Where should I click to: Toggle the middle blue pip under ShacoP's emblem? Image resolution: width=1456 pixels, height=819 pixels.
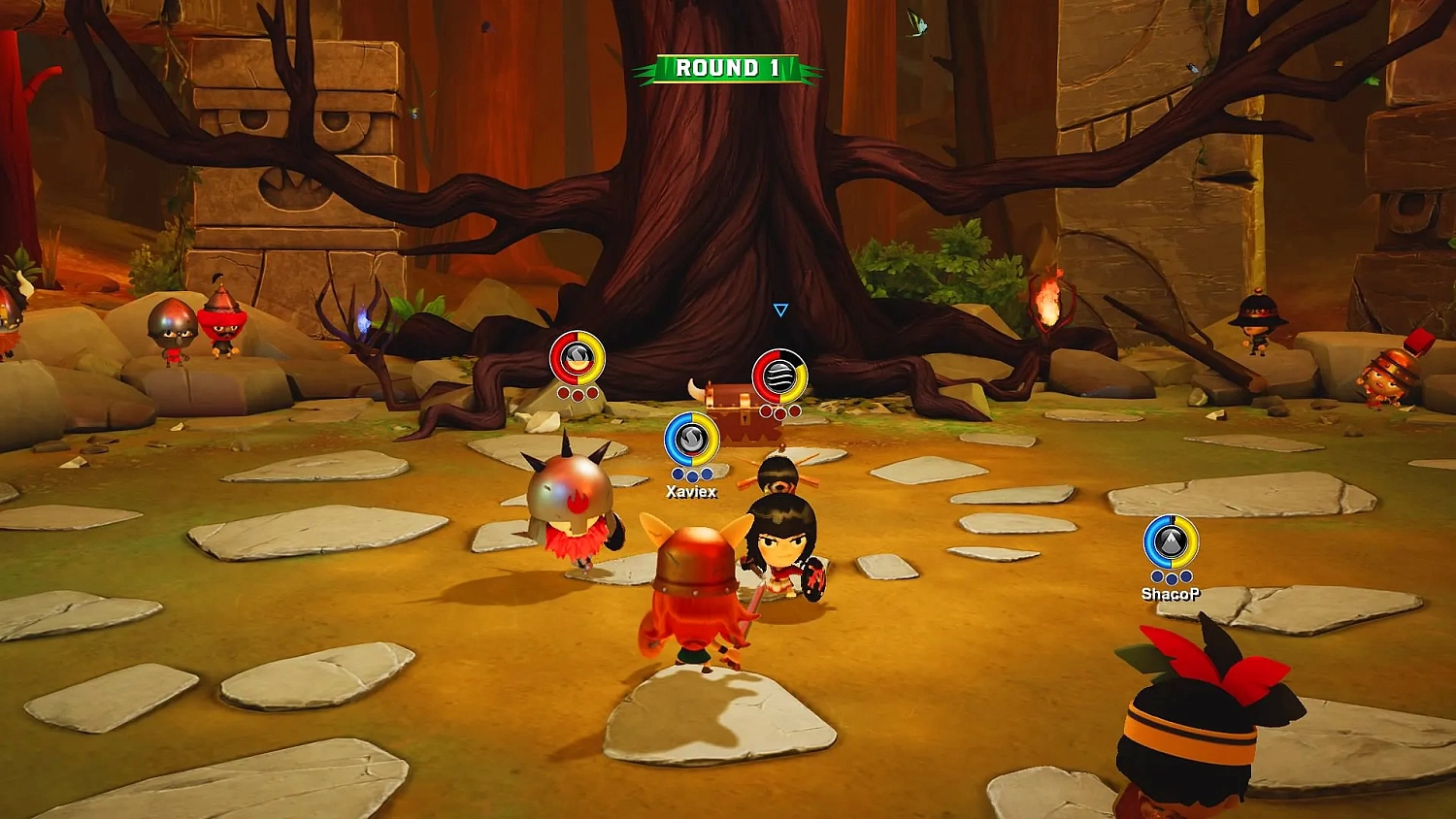(x=1172, y=578)
